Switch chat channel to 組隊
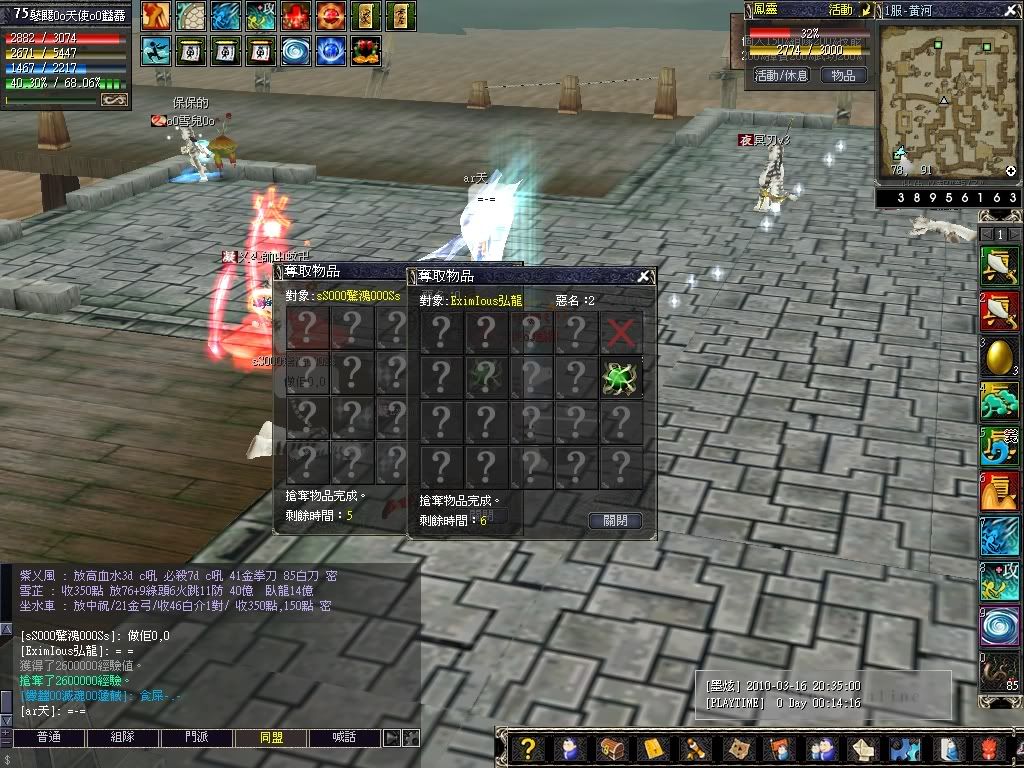 123,738
